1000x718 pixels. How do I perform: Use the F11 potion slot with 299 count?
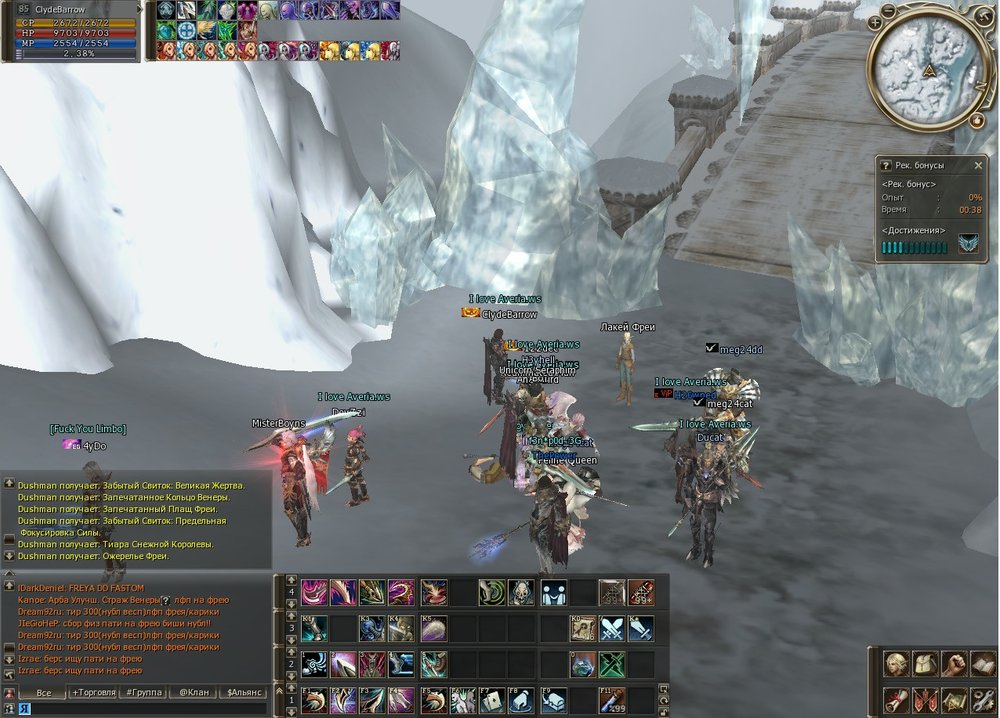tap(612, 699)
